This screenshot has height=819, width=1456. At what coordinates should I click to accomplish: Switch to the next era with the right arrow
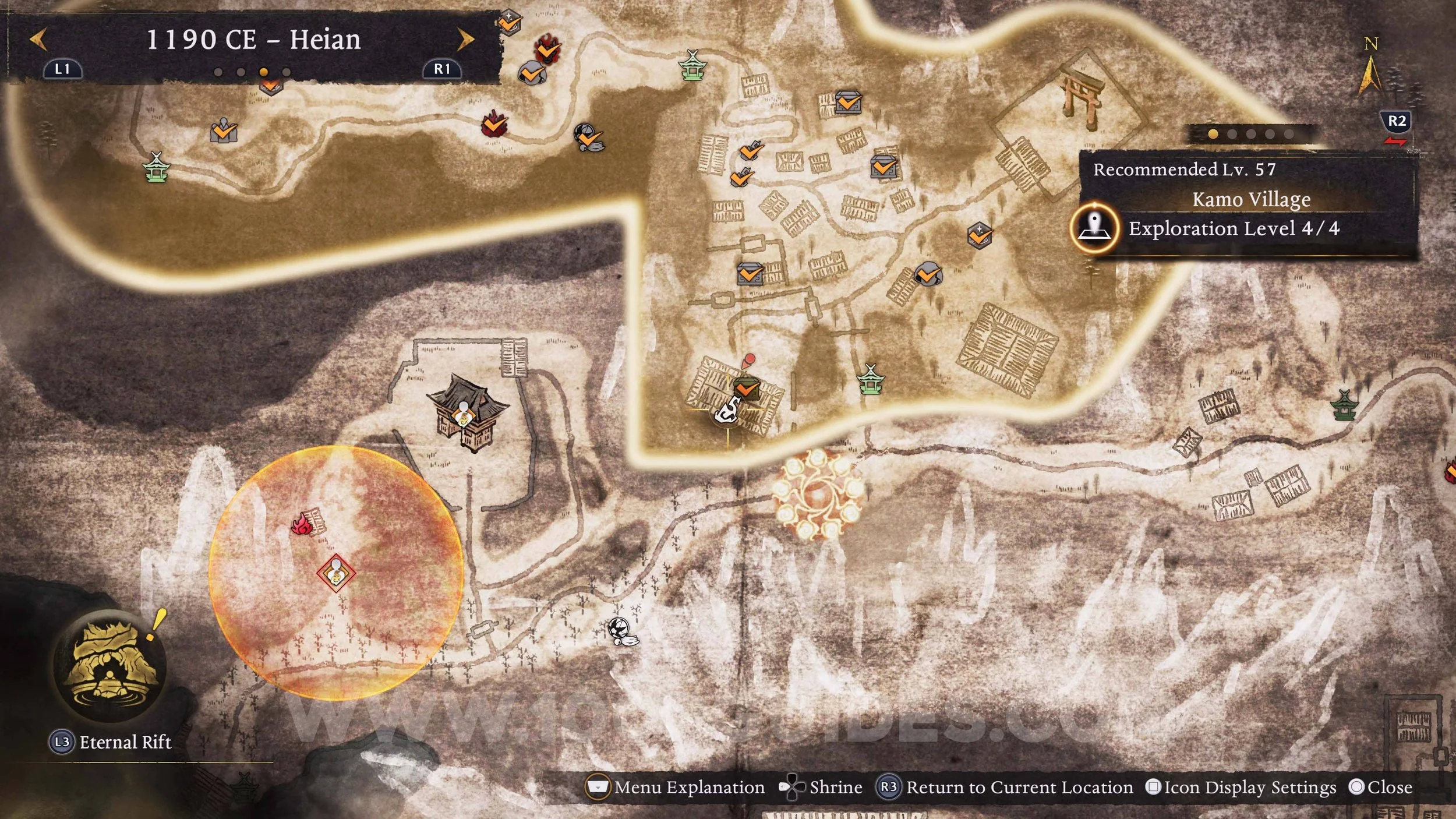465,40
